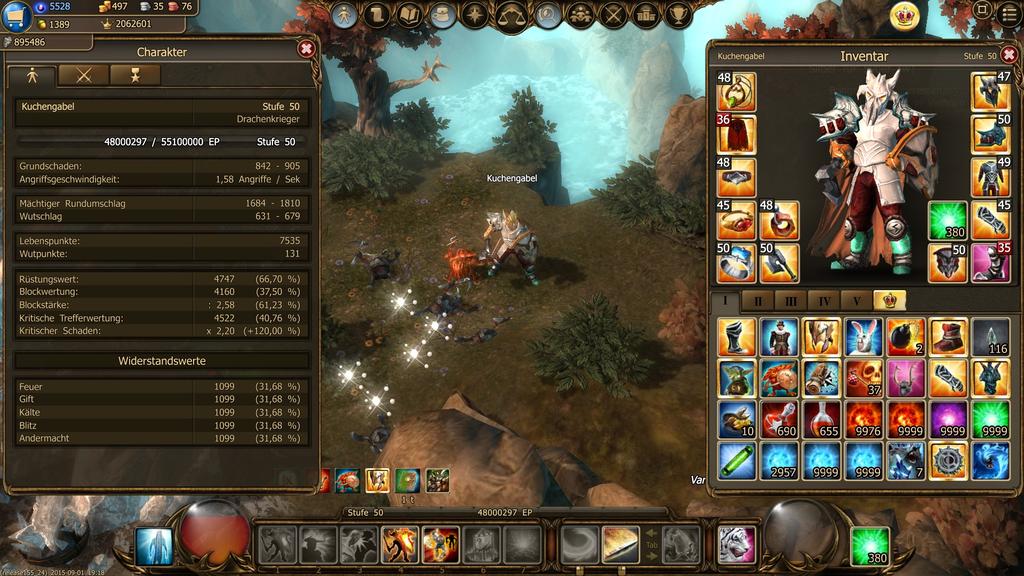This screenshot has width=1024, height=576.
Task: Activate the white tiger mount skill
Action: point(737,545)
